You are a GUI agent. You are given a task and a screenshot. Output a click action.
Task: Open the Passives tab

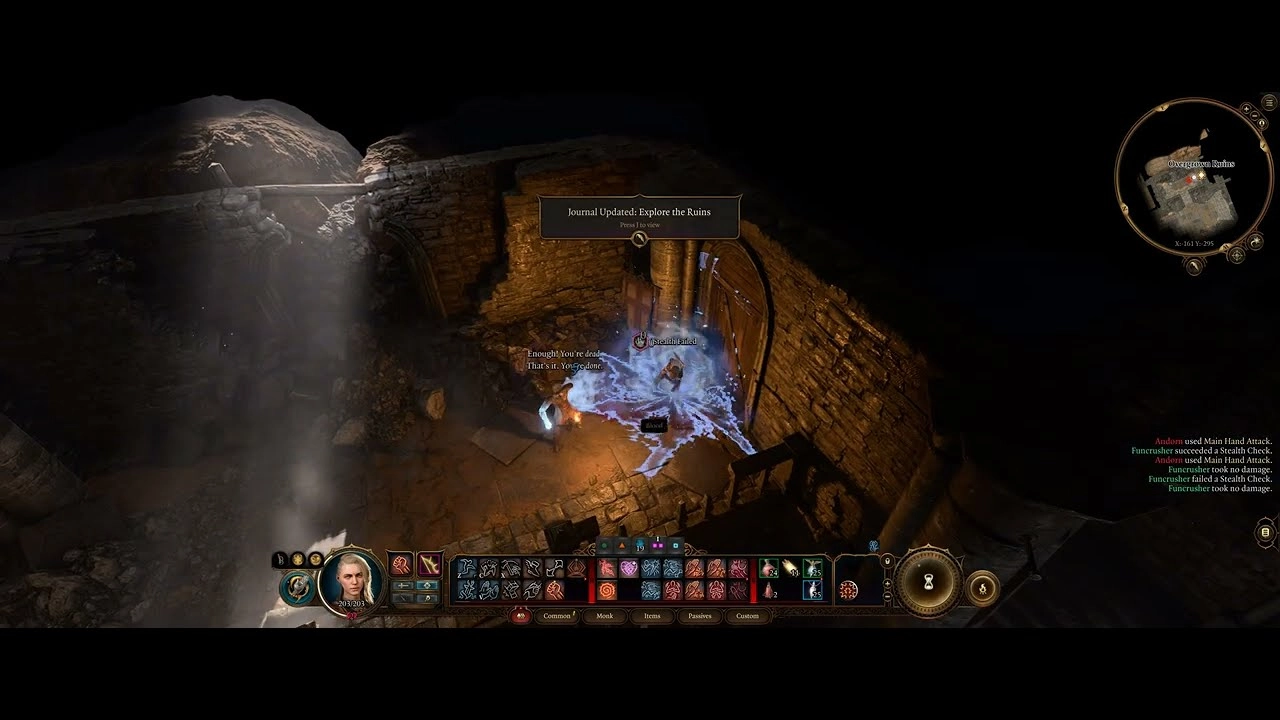(x=698, y=616)
